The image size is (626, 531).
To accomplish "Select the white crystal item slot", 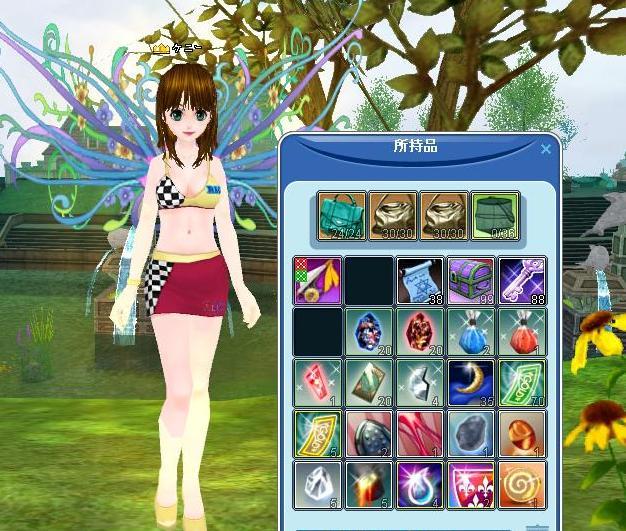I will point(318,484).
